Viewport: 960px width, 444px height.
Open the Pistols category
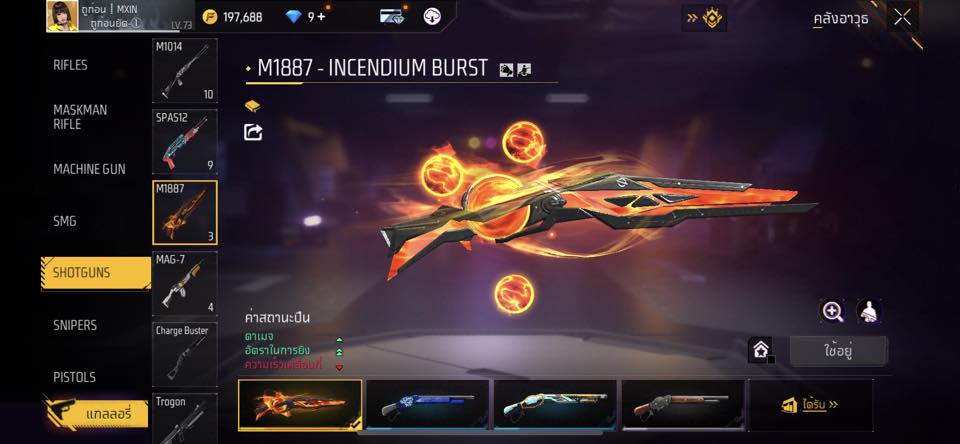click(x=75, y=377)
